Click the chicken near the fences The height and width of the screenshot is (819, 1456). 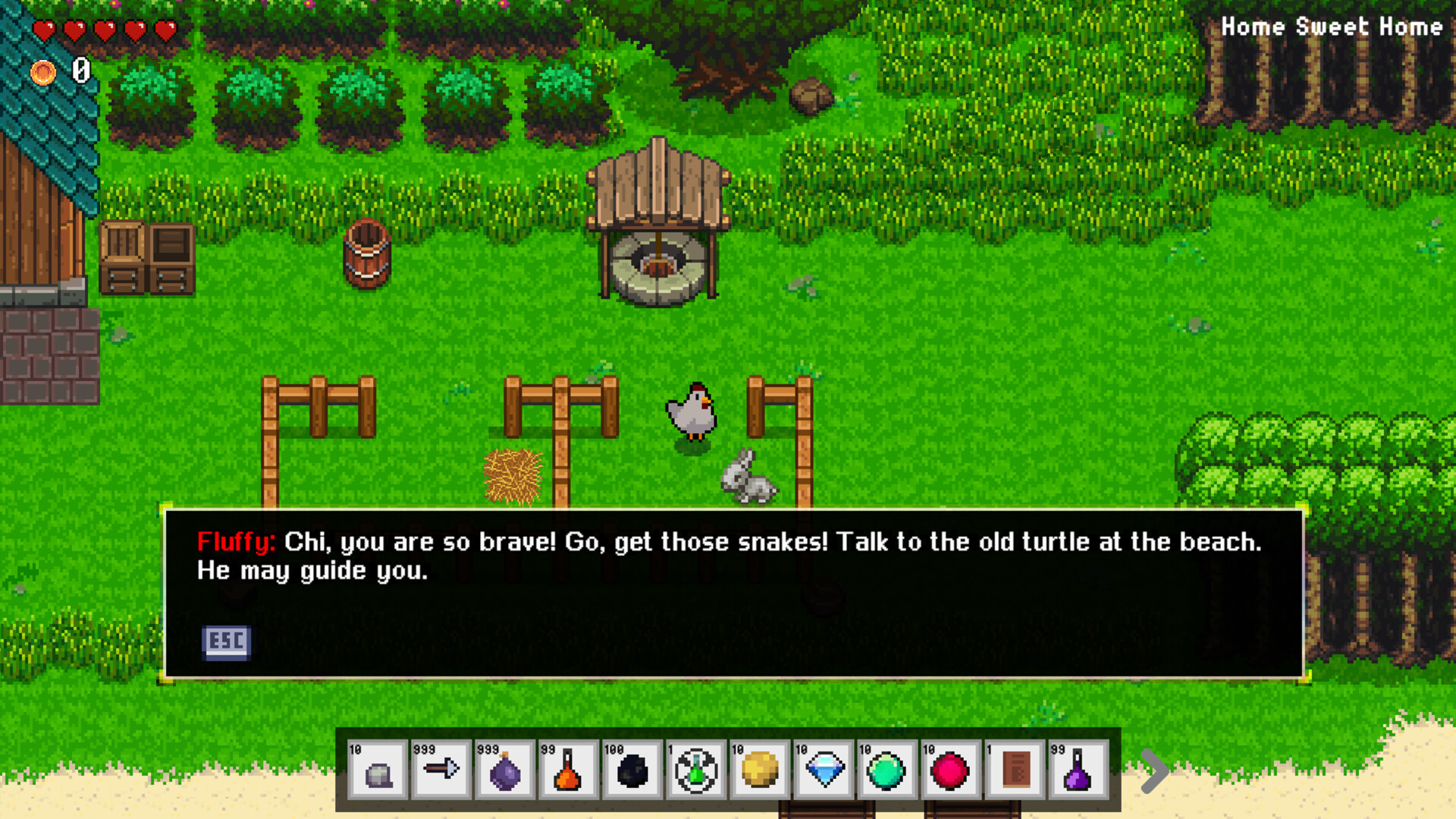[692, 413]
